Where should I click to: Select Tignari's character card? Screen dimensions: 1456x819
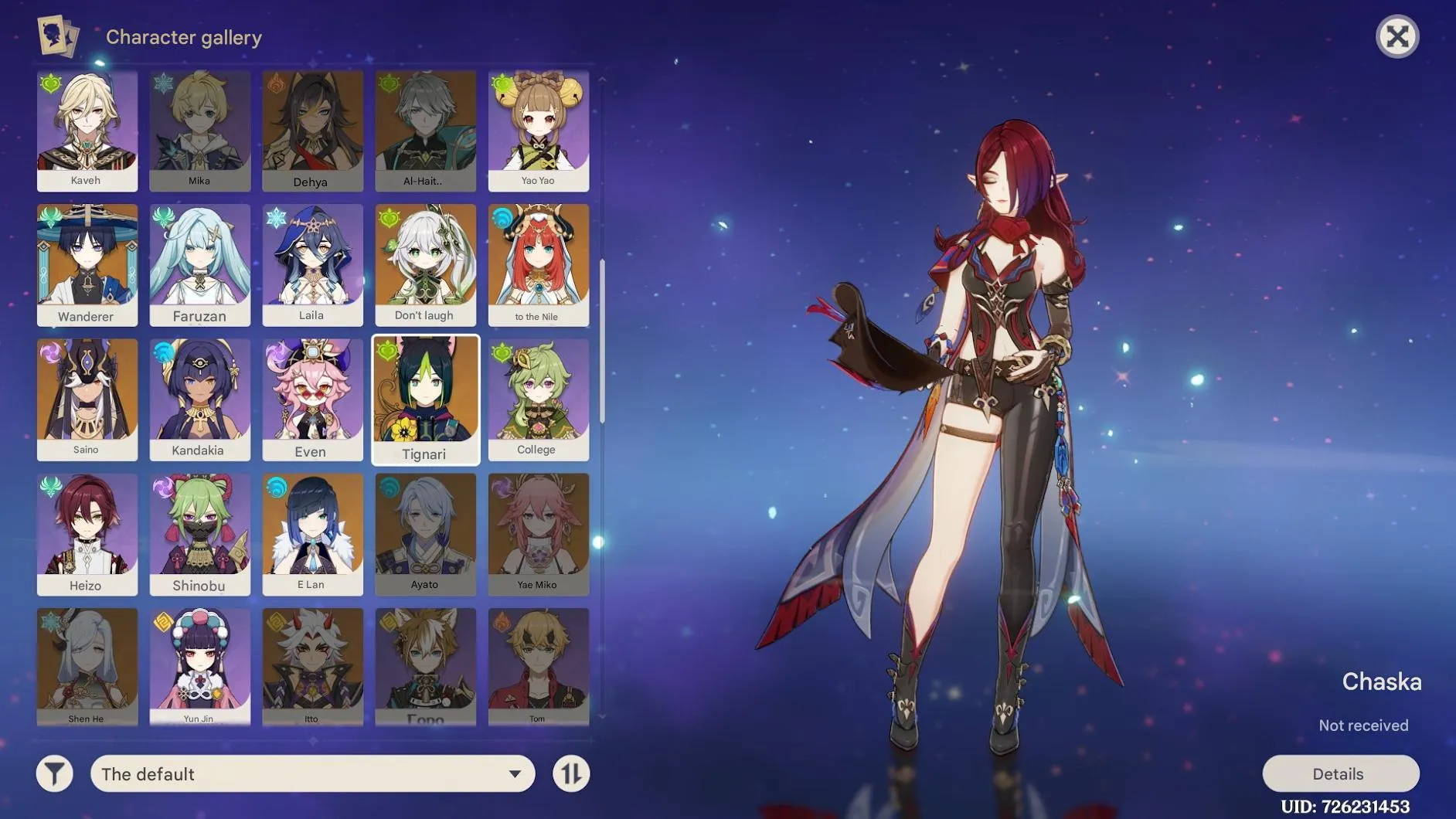(426, 399)
